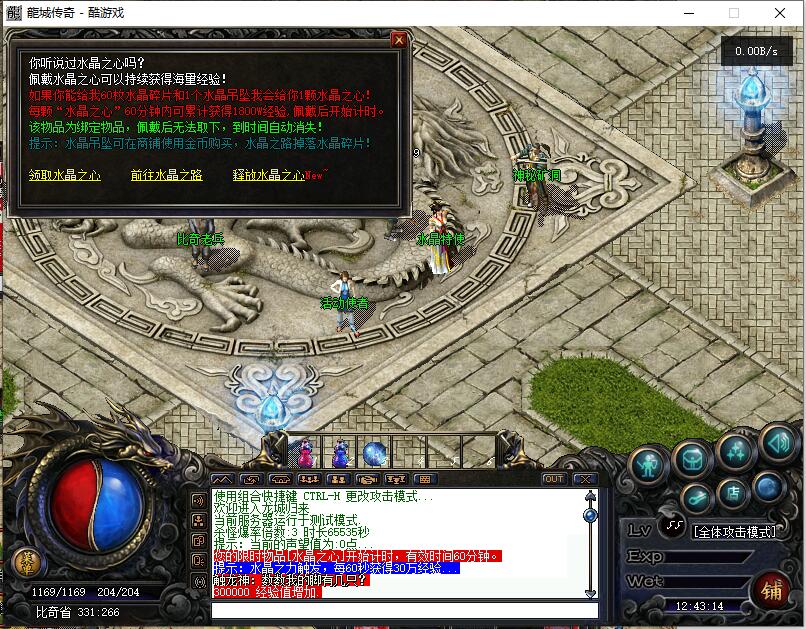Open the character equipment panel icon
806x629 pixels.
(x=648, y=465)
